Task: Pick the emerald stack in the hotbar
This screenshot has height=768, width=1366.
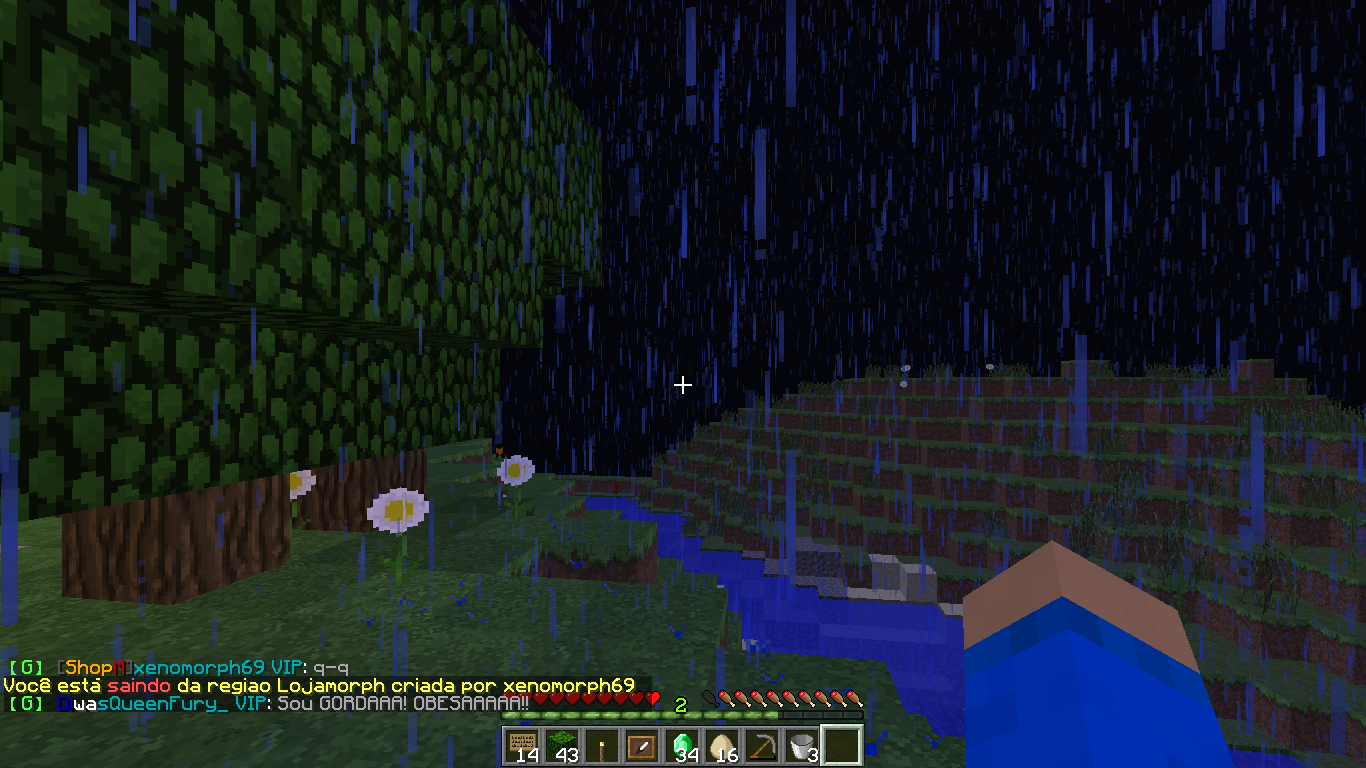Action: 682,745
